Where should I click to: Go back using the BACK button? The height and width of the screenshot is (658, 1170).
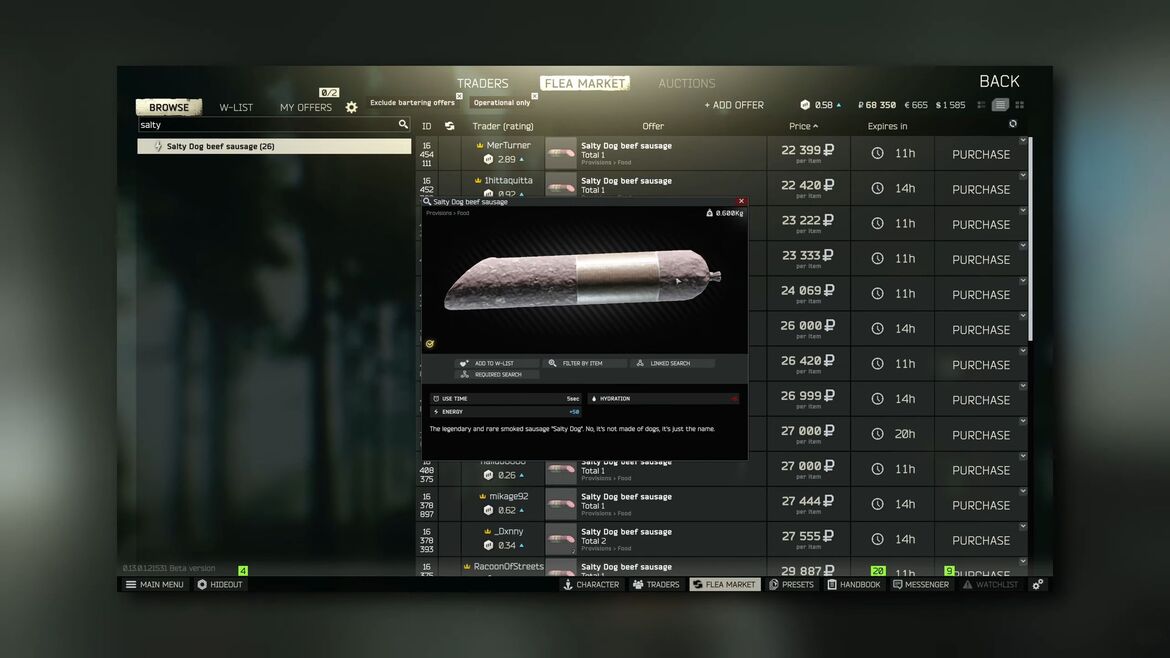click(998, 82)
